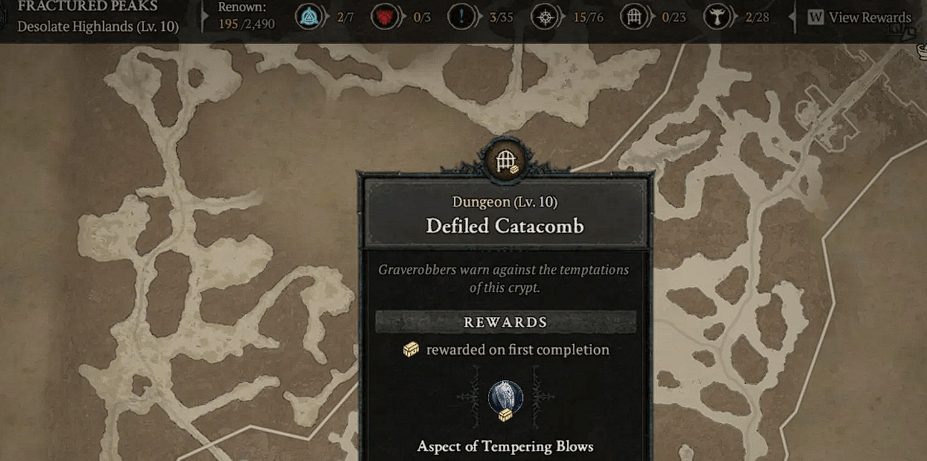This screenshot has height=461, width=927.
Task: Open the View Rewards panel
Action: (860, 17)
